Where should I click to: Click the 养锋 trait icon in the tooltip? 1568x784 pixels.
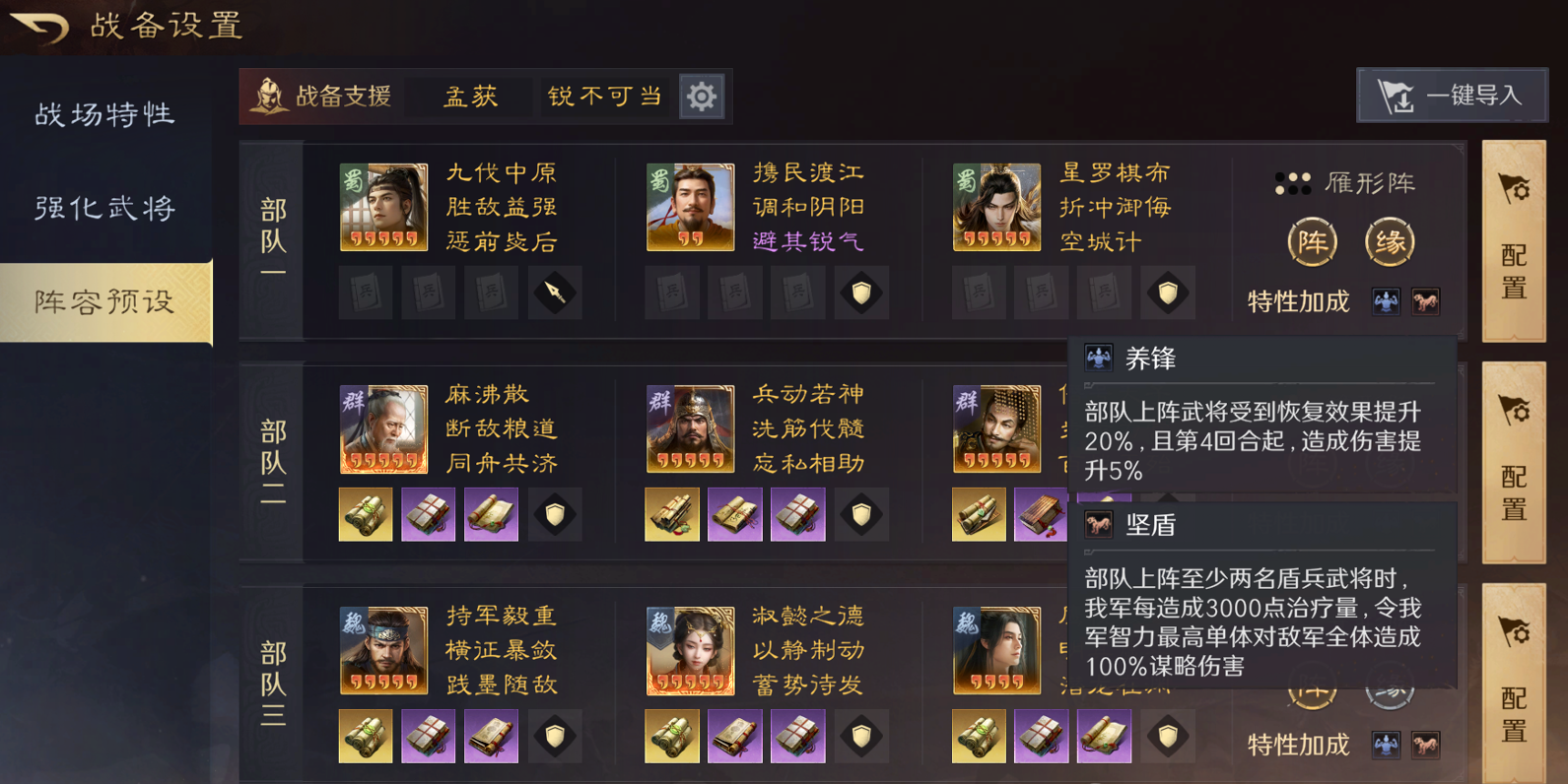coord(1097,357)
